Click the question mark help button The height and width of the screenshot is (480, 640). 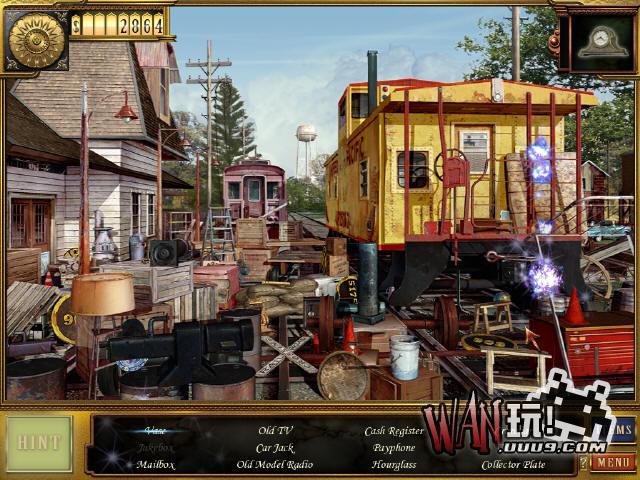click(584, 463)
